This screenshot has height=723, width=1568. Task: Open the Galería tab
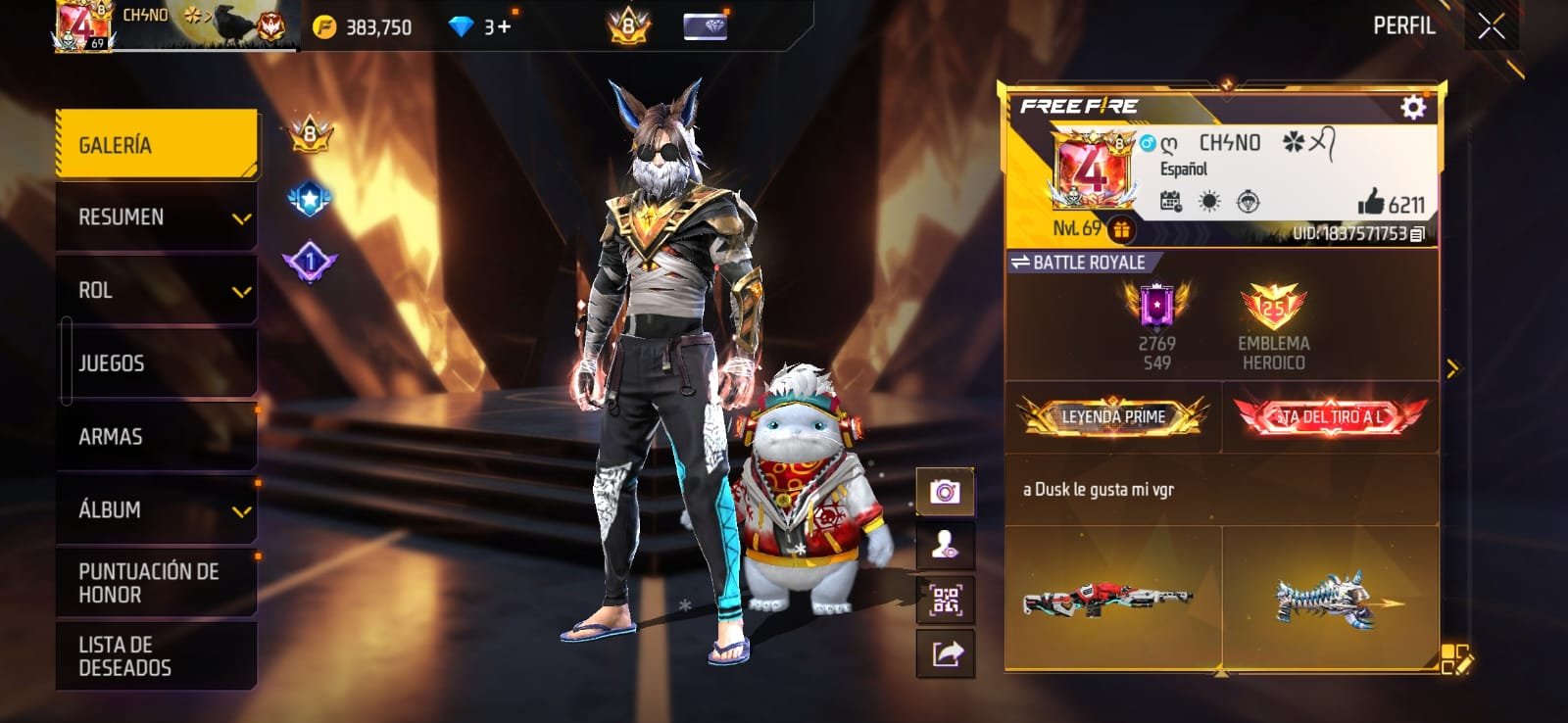157,145
